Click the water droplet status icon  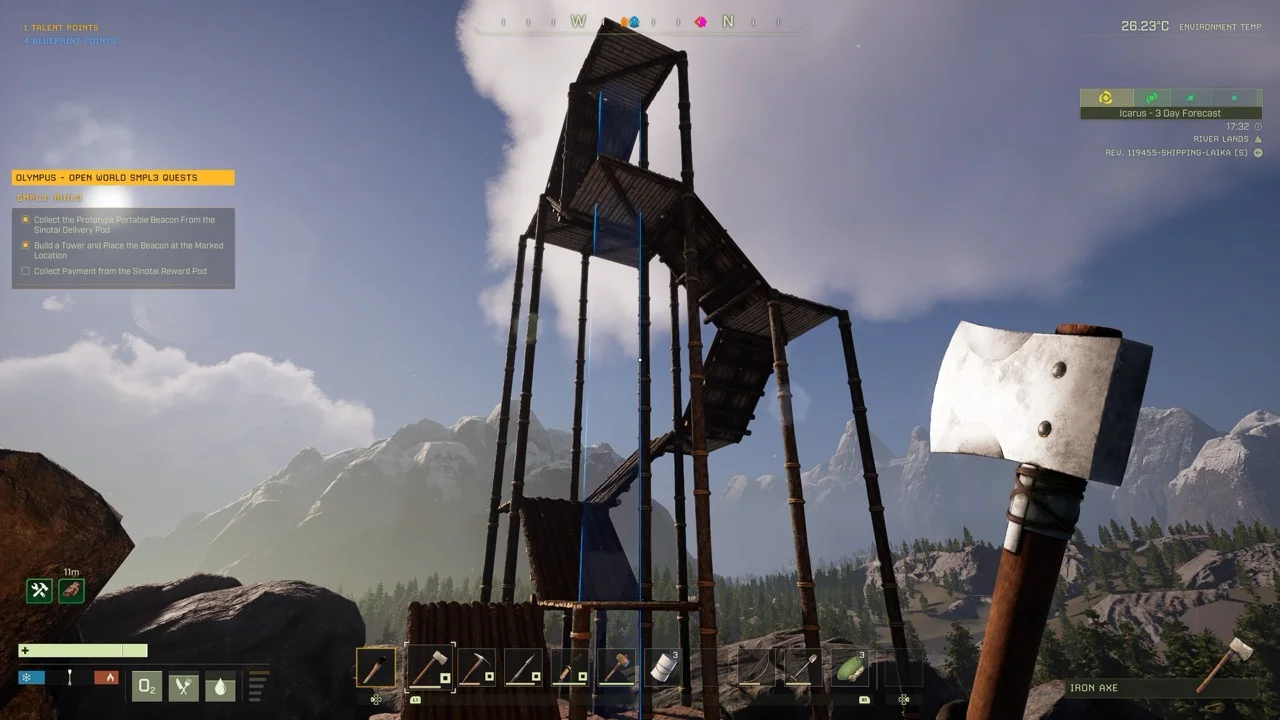[x=219, y=686]
